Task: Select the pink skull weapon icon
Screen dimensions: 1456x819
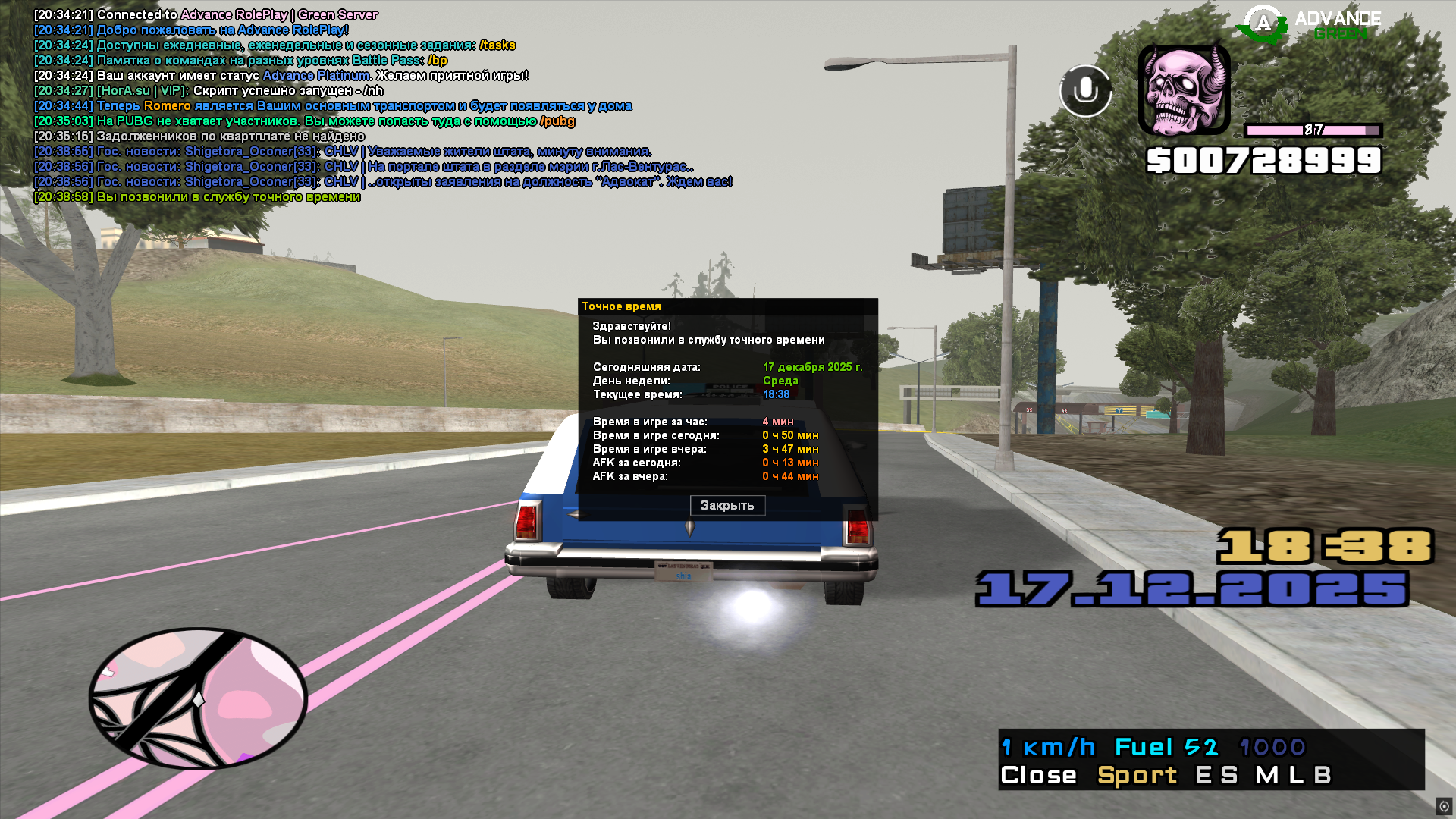Action: pos(1184,89)
